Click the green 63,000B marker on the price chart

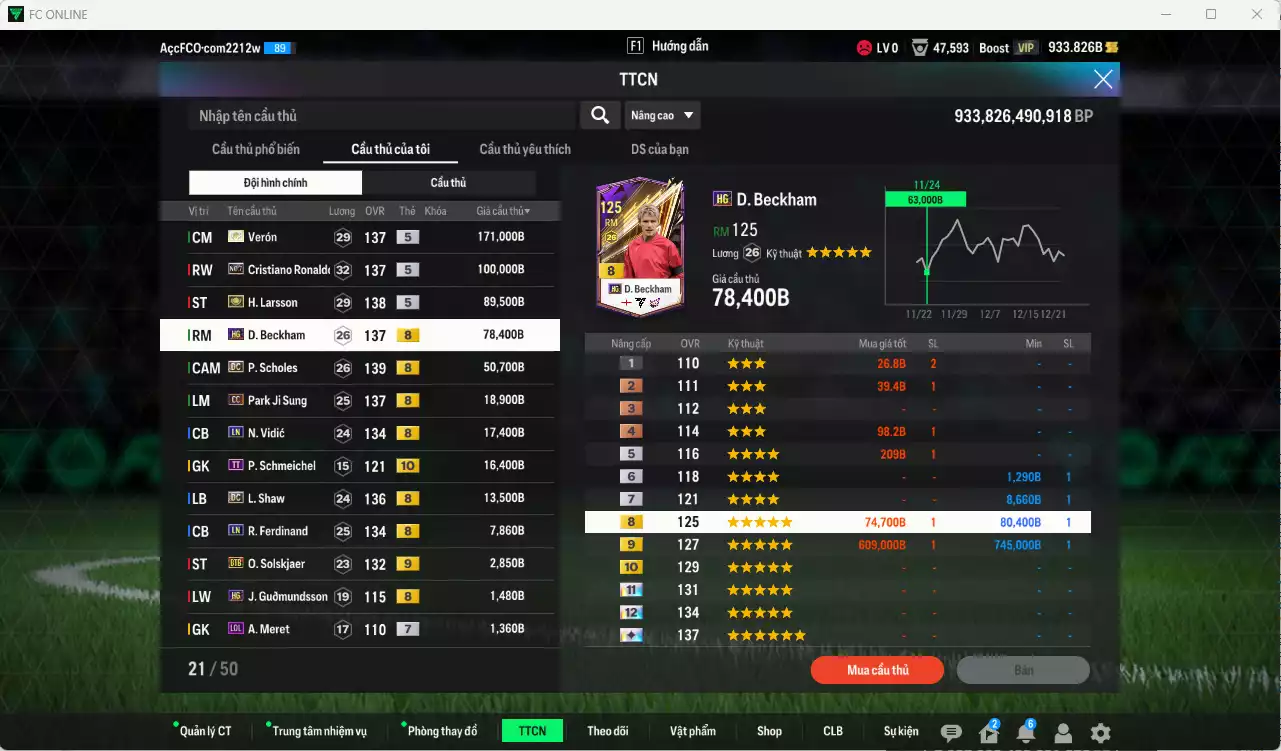(927, 198)
